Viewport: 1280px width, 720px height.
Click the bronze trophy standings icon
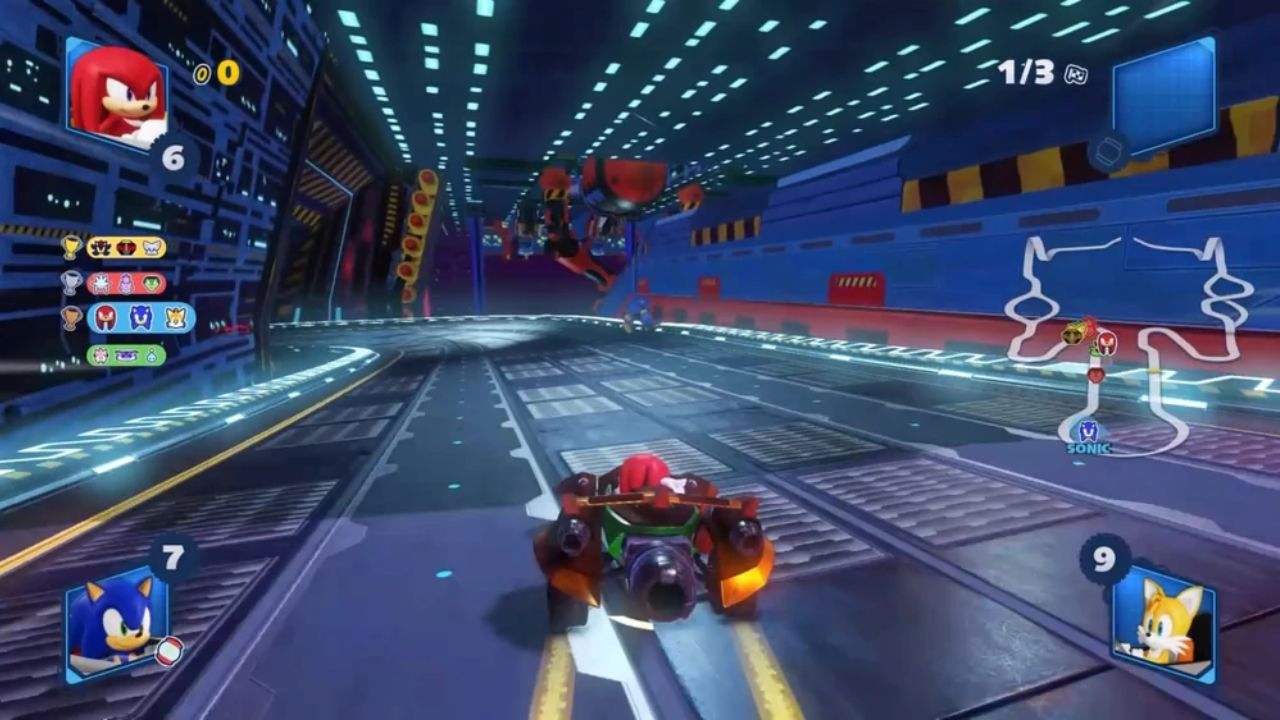point(71,318)
